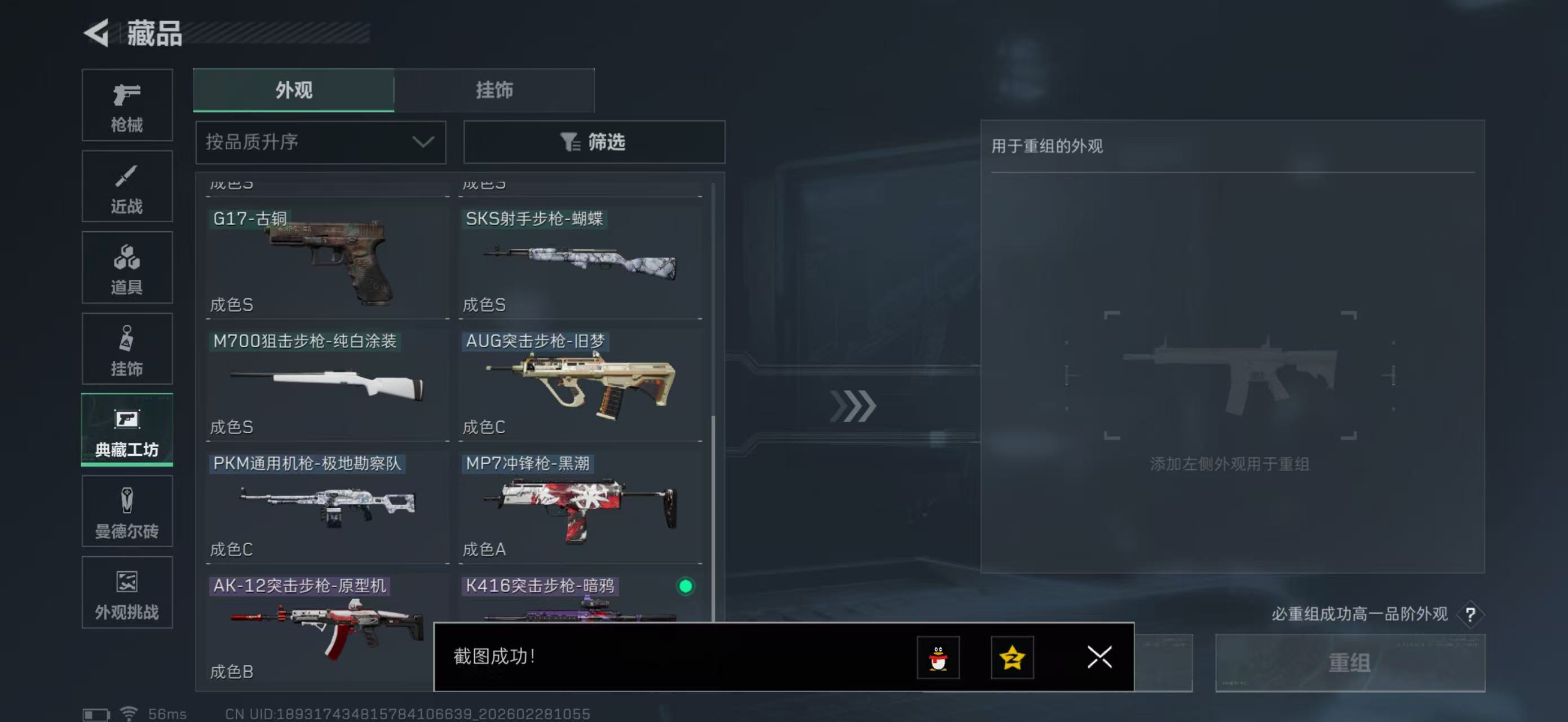Open the 道具 items category
The height and width of the screenshot is (722, 1568).
pos(127,267)
